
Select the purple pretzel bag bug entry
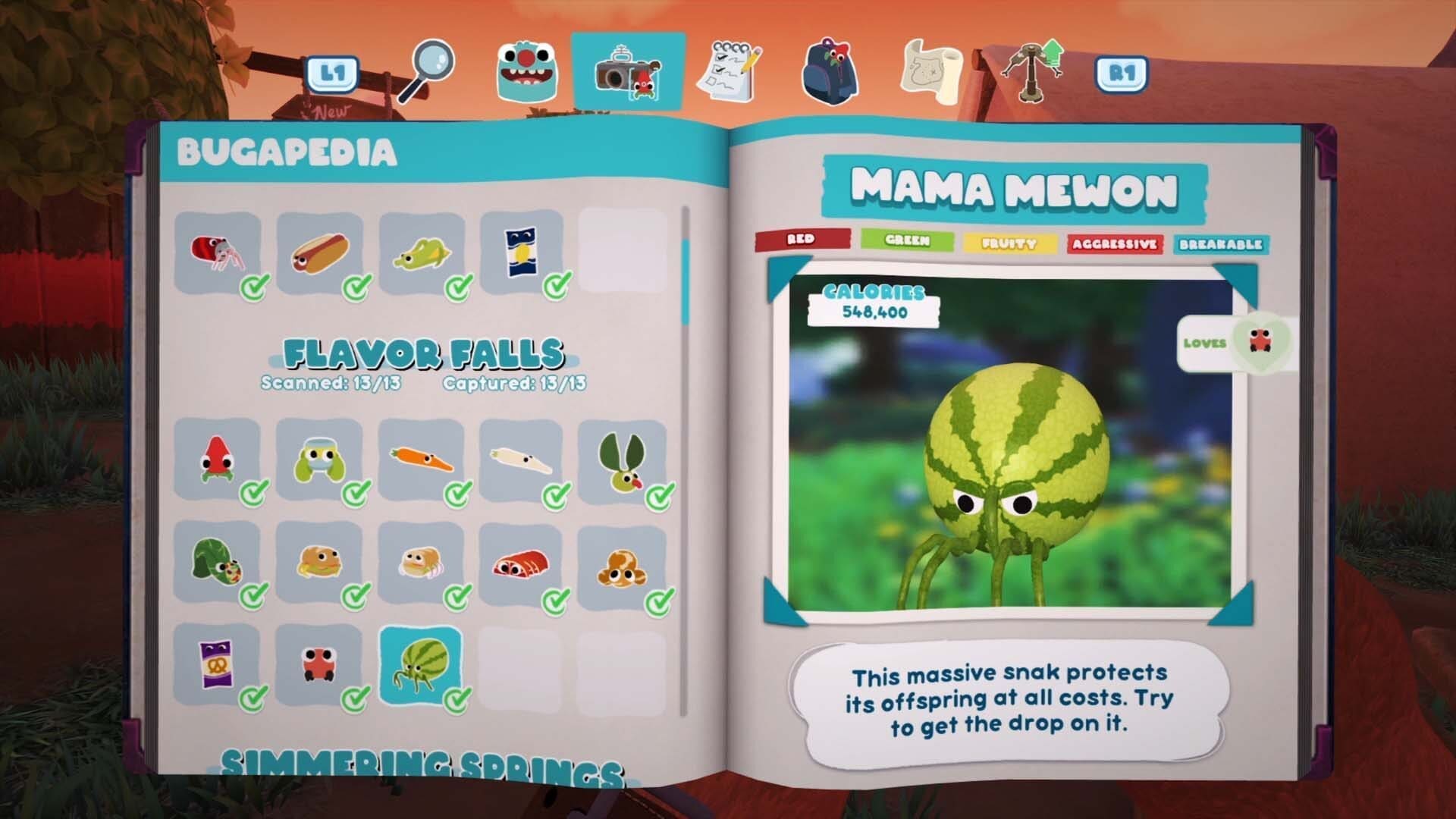(x=217, y=664)
